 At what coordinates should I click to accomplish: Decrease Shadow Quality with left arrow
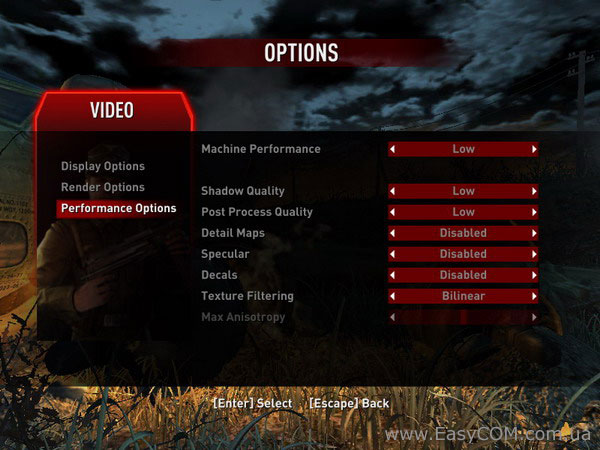pos(393,191)
